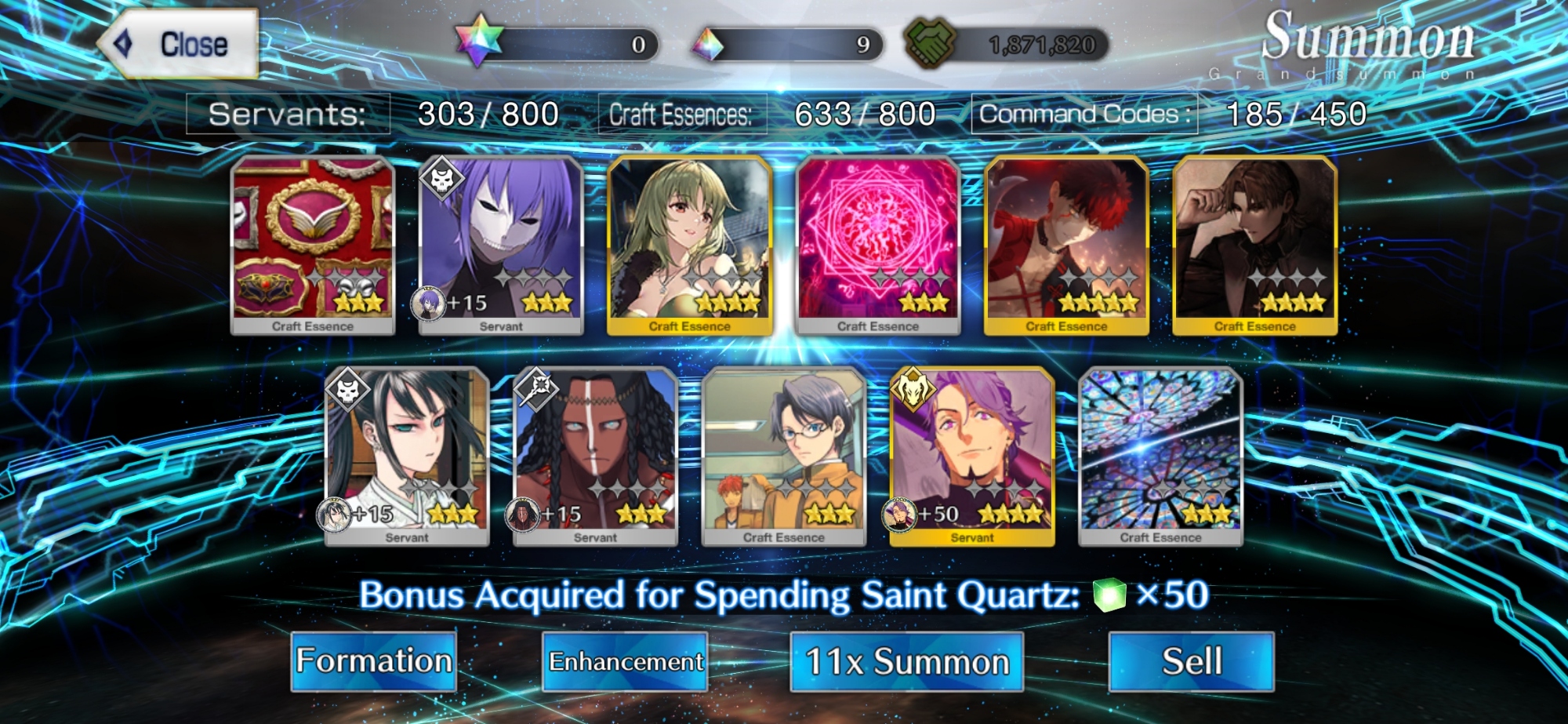Select the stained glass Craft Essence card

pyautogui.click(x=1160, y=455)
